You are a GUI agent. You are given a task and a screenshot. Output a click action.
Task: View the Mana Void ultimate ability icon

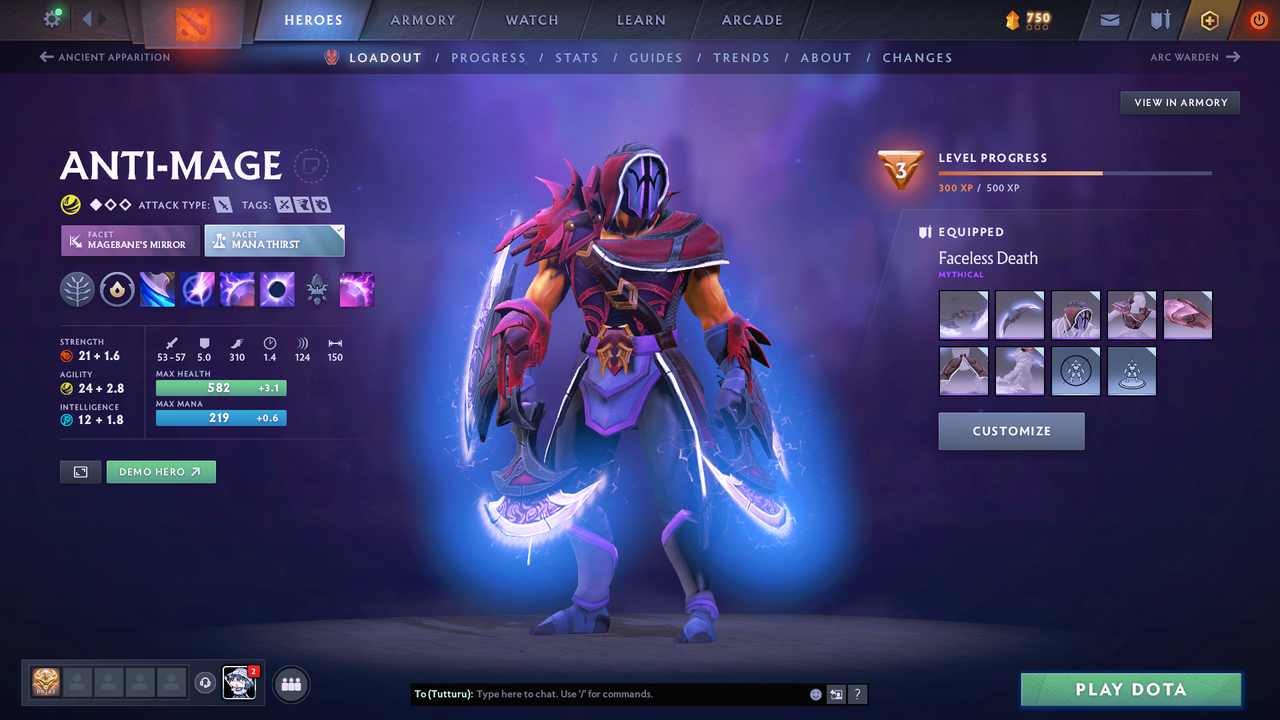coord(277,290)
